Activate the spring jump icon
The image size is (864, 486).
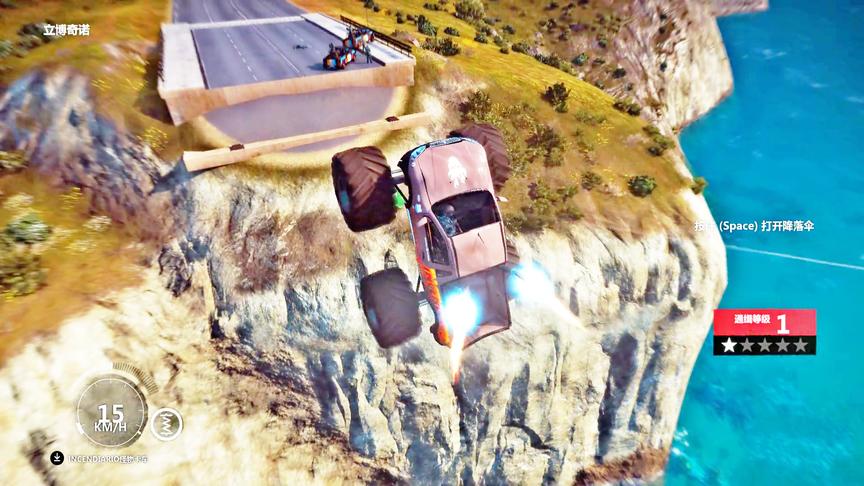[167, 424]
